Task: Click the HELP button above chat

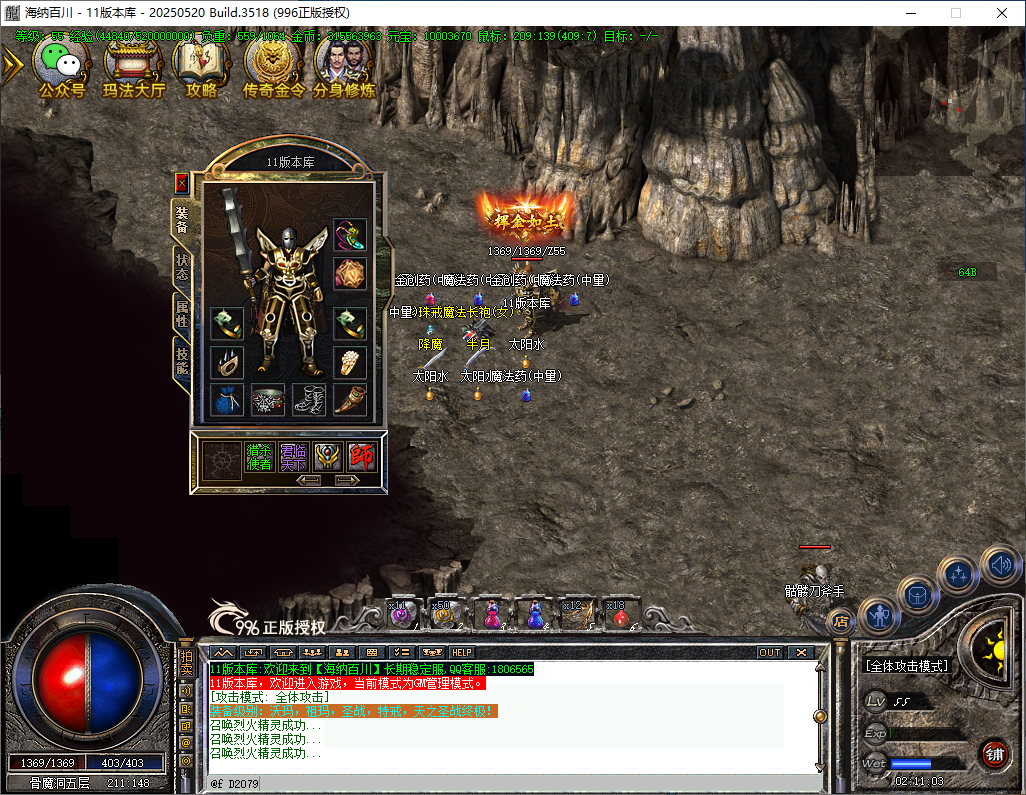Action: [x=462, y=652]
